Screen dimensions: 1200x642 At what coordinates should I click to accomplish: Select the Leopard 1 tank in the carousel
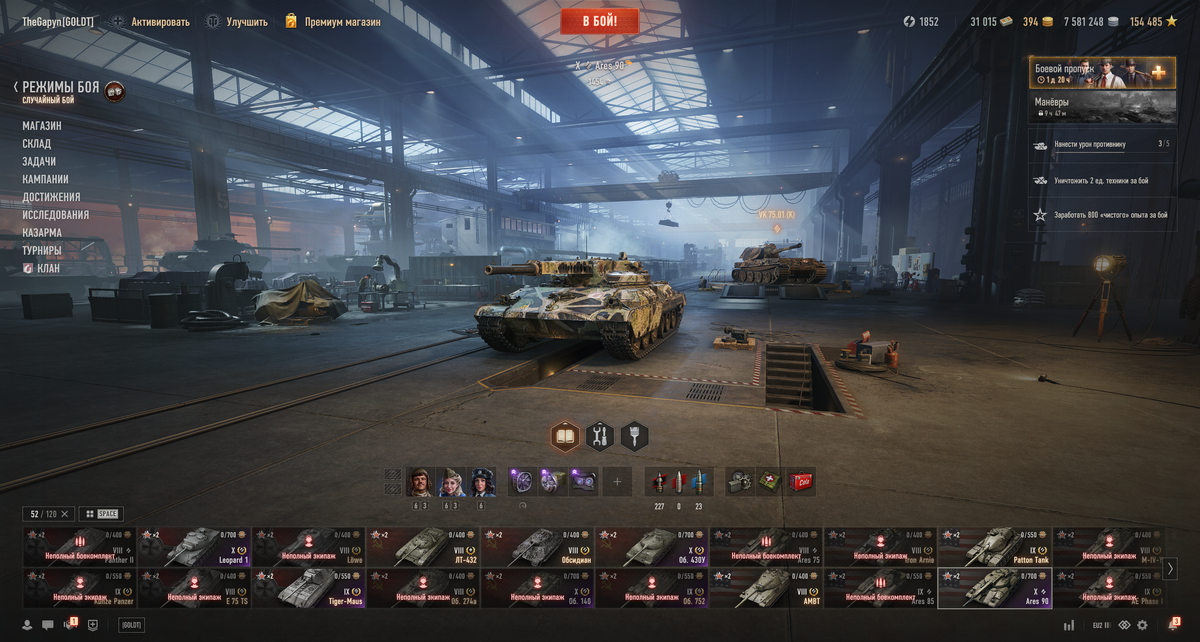pyautogui.click(x=194, y=546)
